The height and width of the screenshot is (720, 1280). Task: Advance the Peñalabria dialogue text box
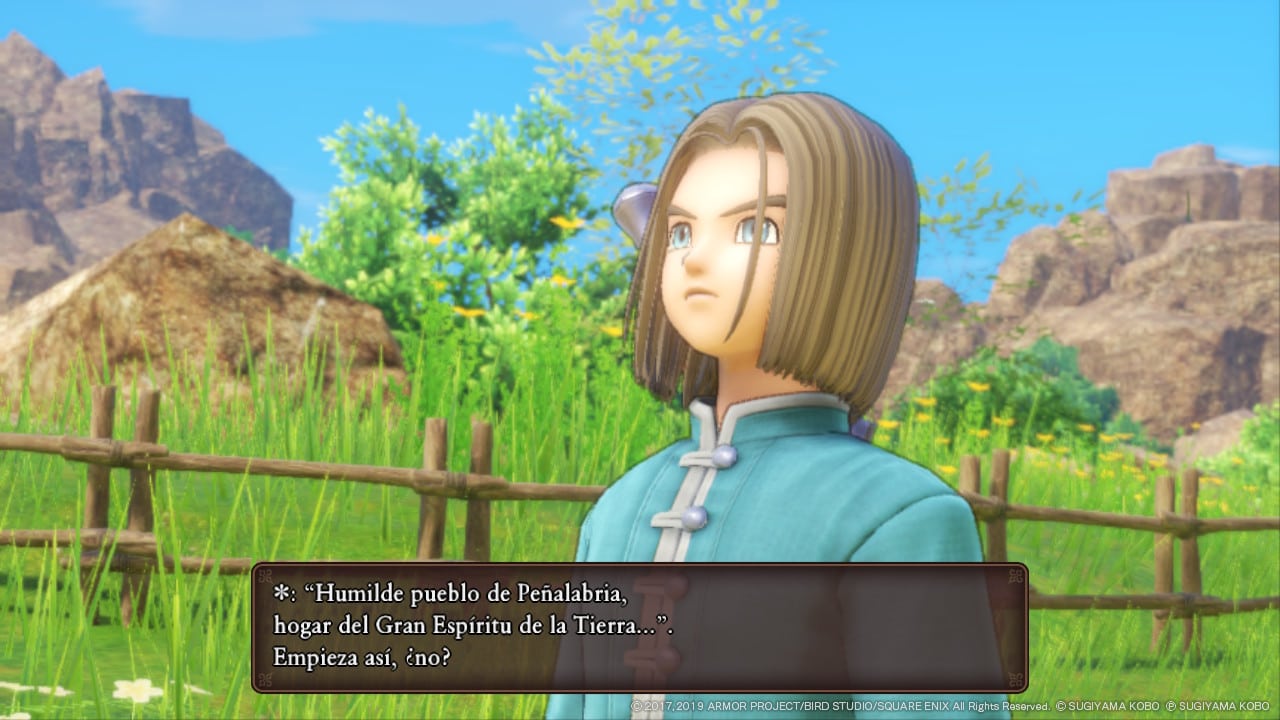point(639,627)
